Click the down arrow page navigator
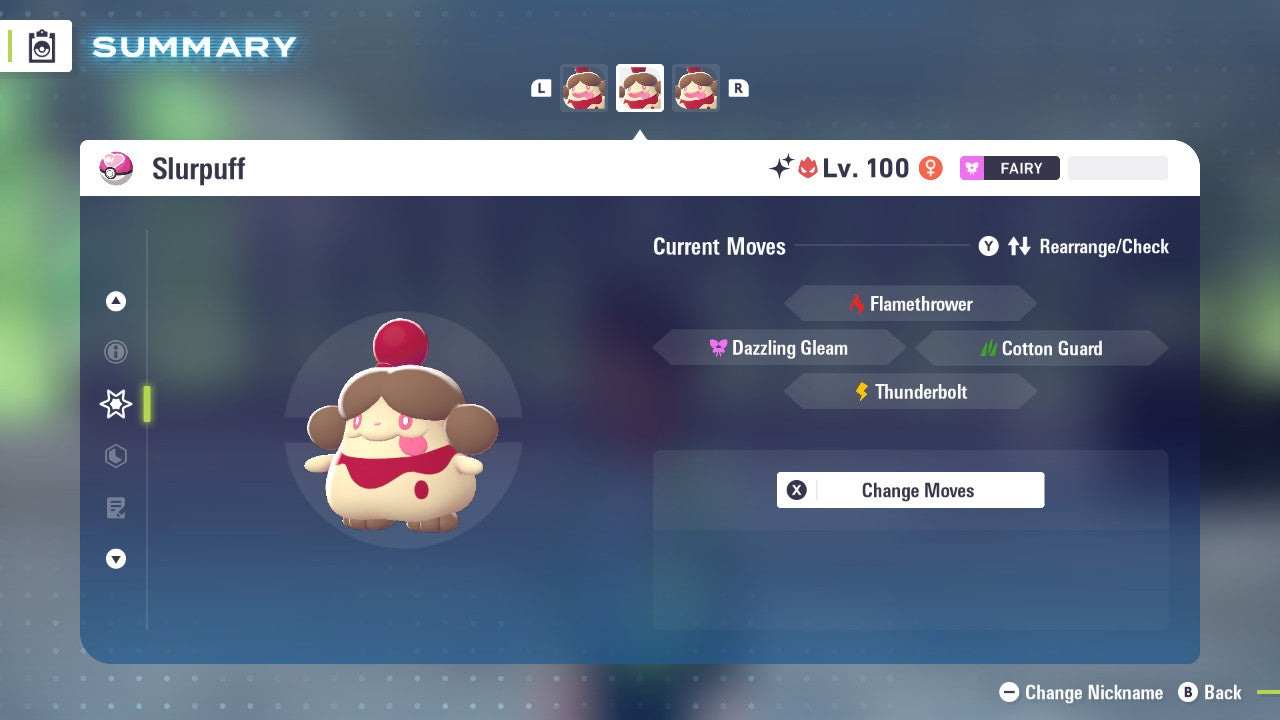 point(116,559)
